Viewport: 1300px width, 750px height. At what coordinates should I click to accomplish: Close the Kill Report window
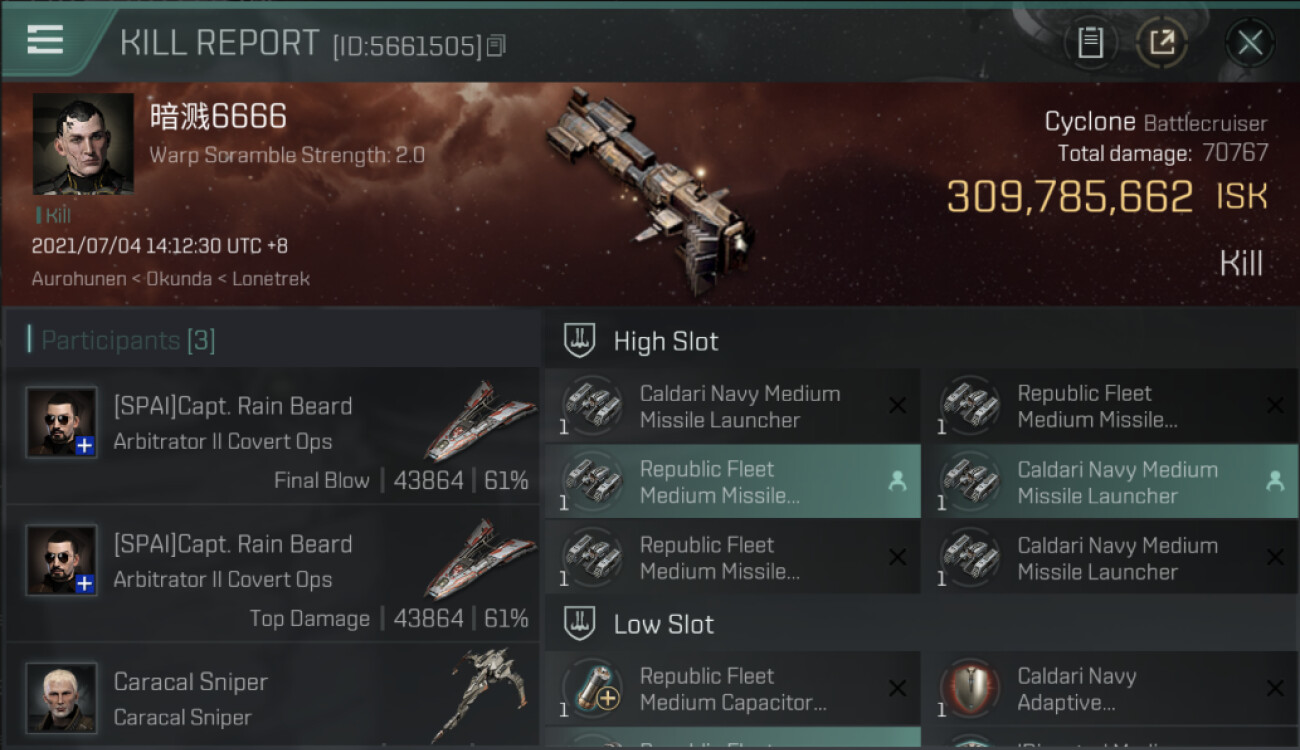[1249, 43]
